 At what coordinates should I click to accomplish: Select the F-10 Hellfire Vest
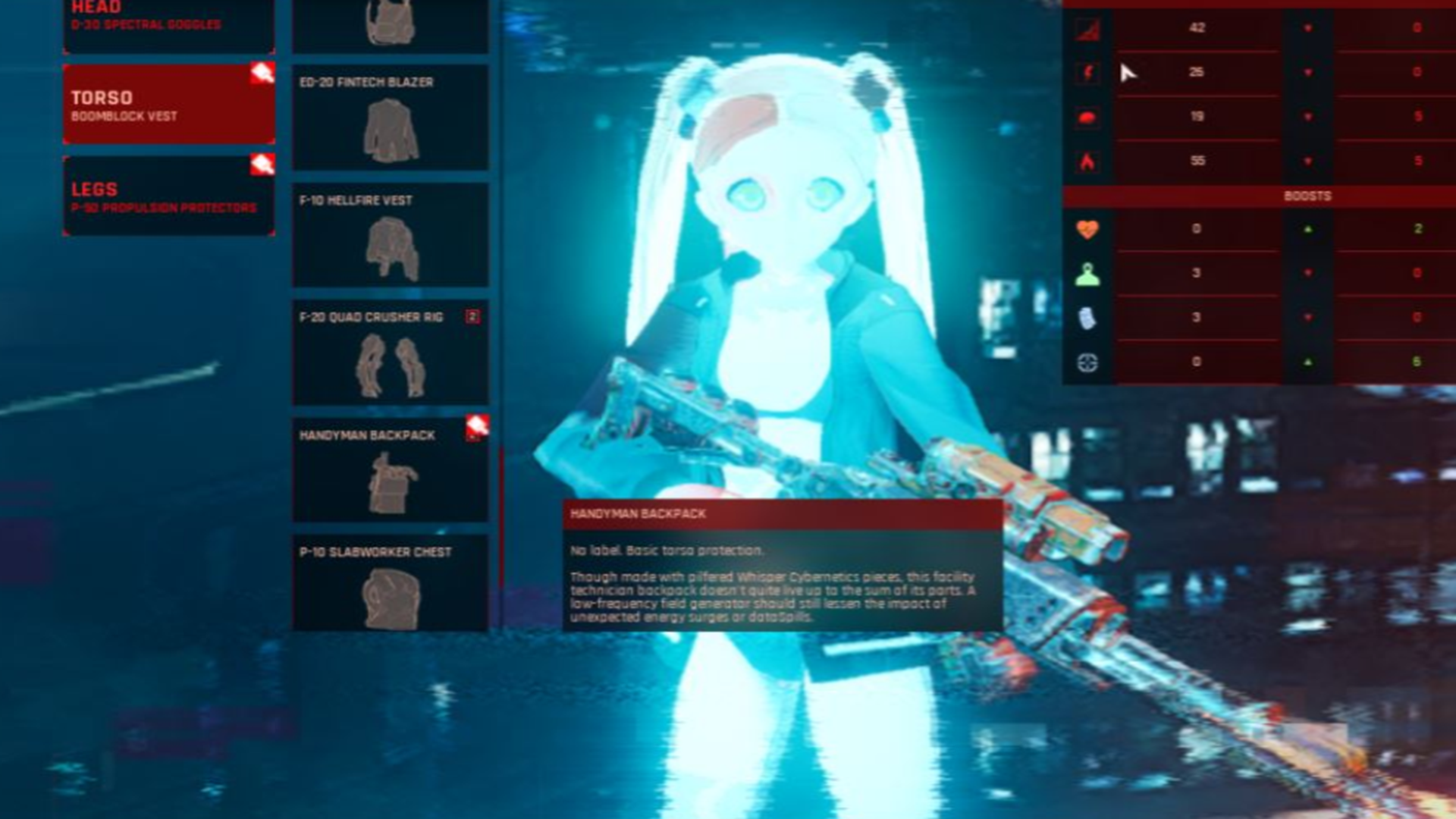pos(391,235)
